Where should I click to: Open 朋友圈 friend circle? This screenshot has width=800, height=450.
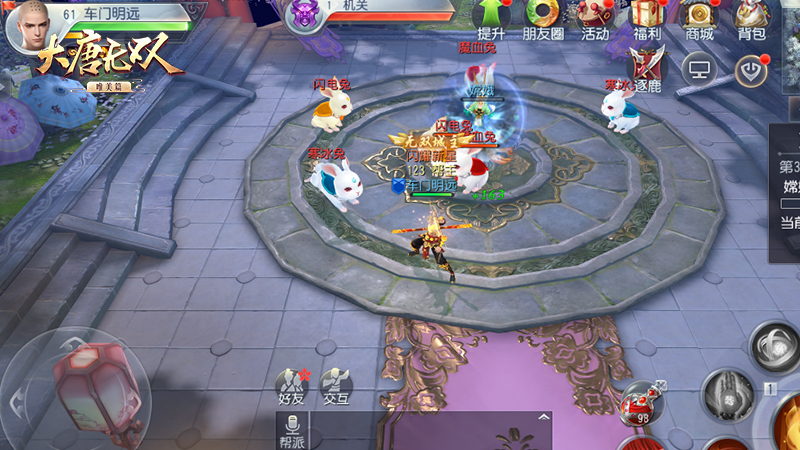(543, 19)
